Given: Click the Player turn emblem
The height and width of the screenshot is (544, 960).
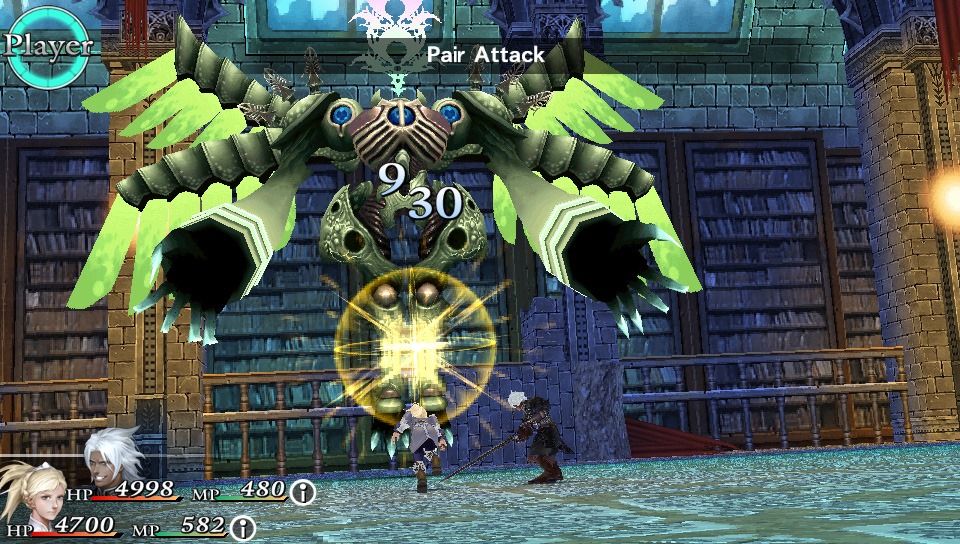Looking at the screenshot, I should tap(46, 44).
